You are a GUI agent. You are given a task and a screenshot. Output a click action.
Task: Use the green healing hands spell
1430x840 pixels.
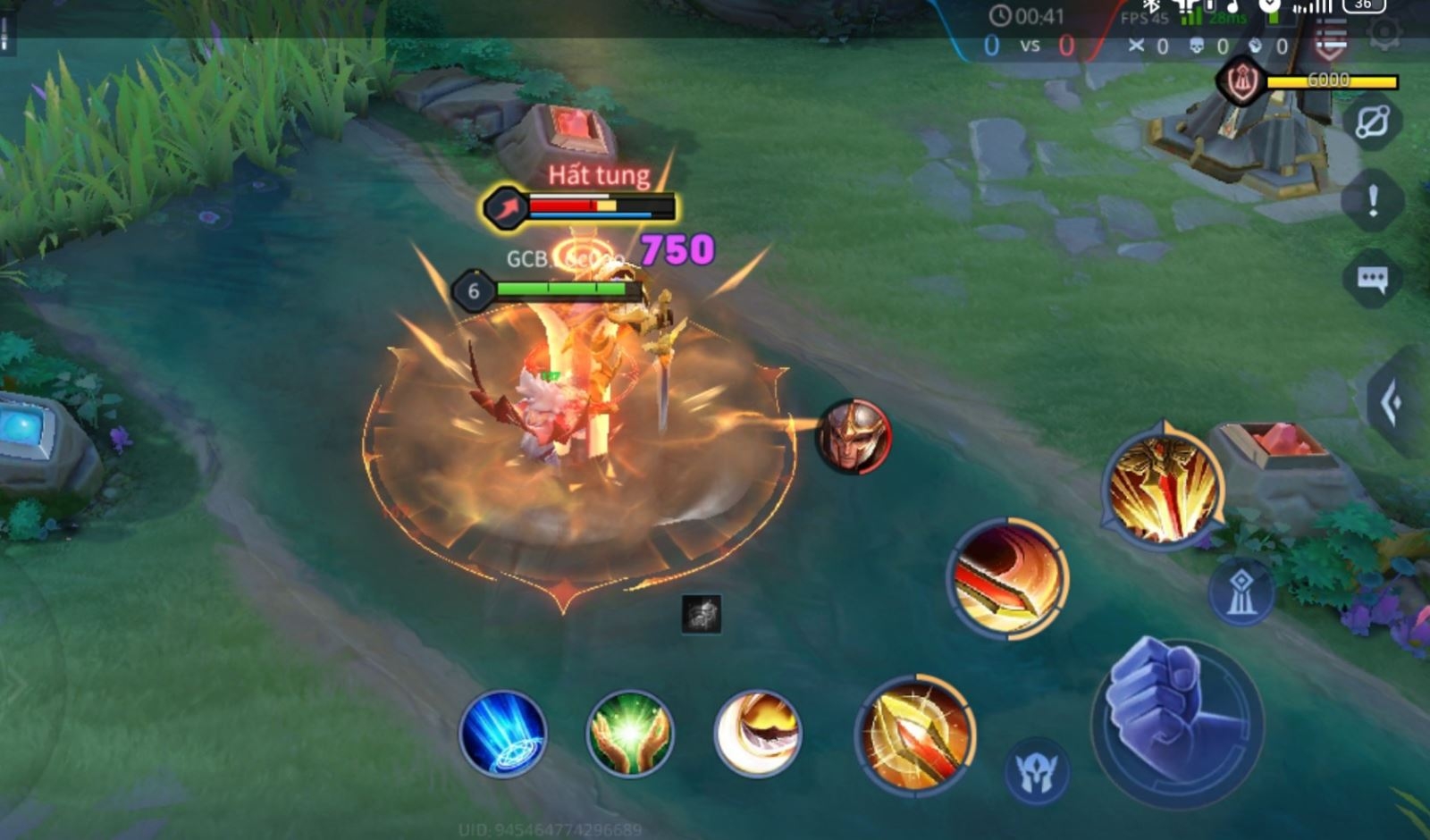pos(630,734)
